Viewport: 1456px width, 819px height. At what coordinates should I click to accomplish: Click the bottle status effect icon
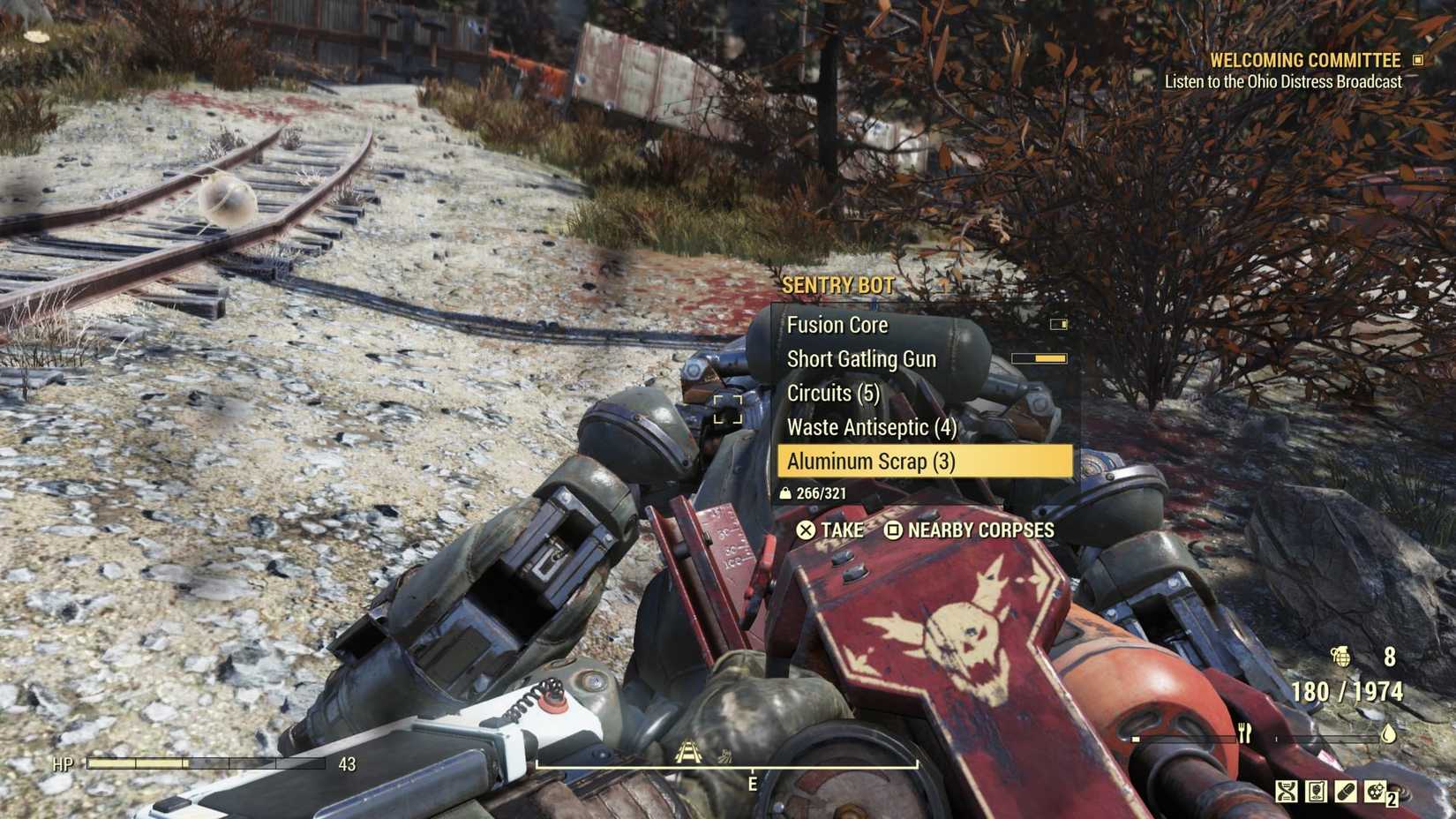(1315, 792)
